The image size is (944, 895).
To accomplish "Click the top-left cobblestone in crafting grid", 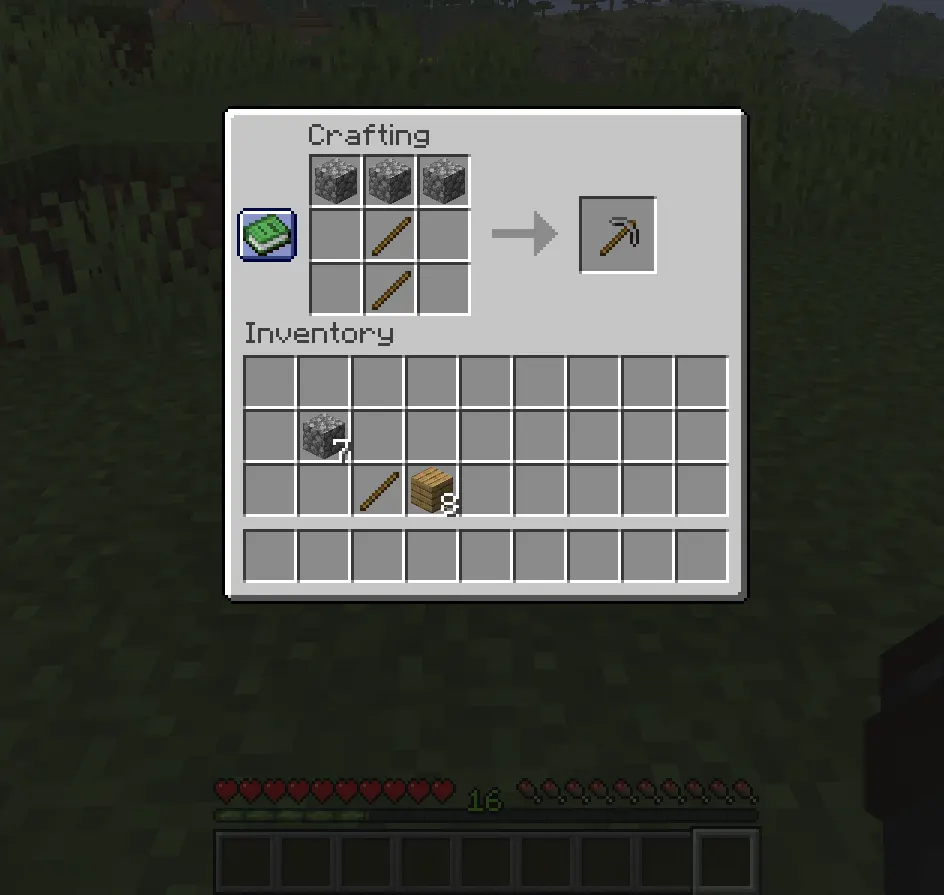I will [x=336, y=182].
